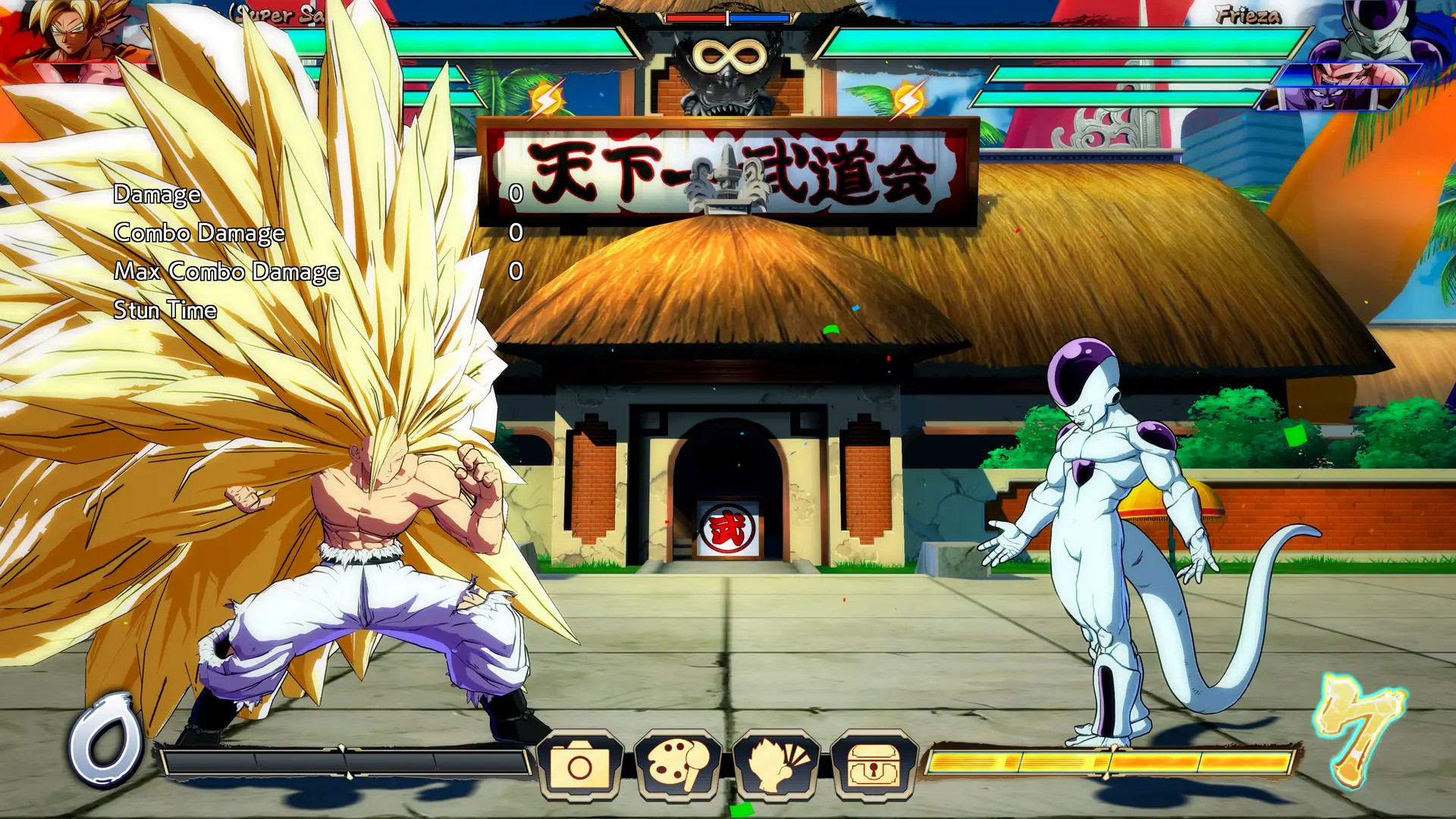Image resolution: width=1456 pixels, height=819 pixels.
Task: Open the treasure chest icon
Action: pos(874,766)
